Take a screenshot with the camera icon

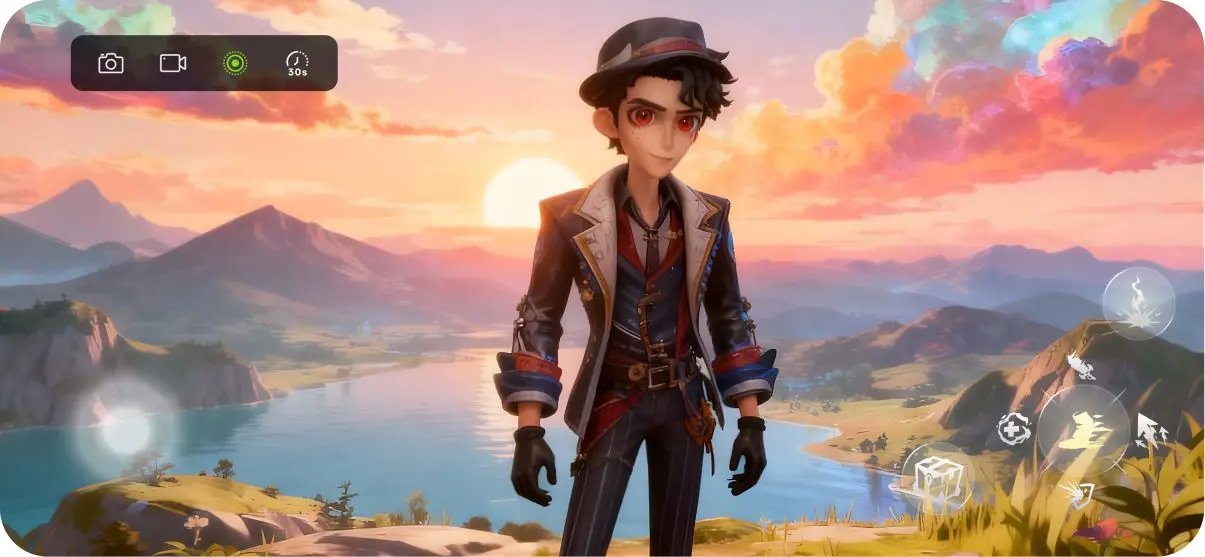click(110, 64)
